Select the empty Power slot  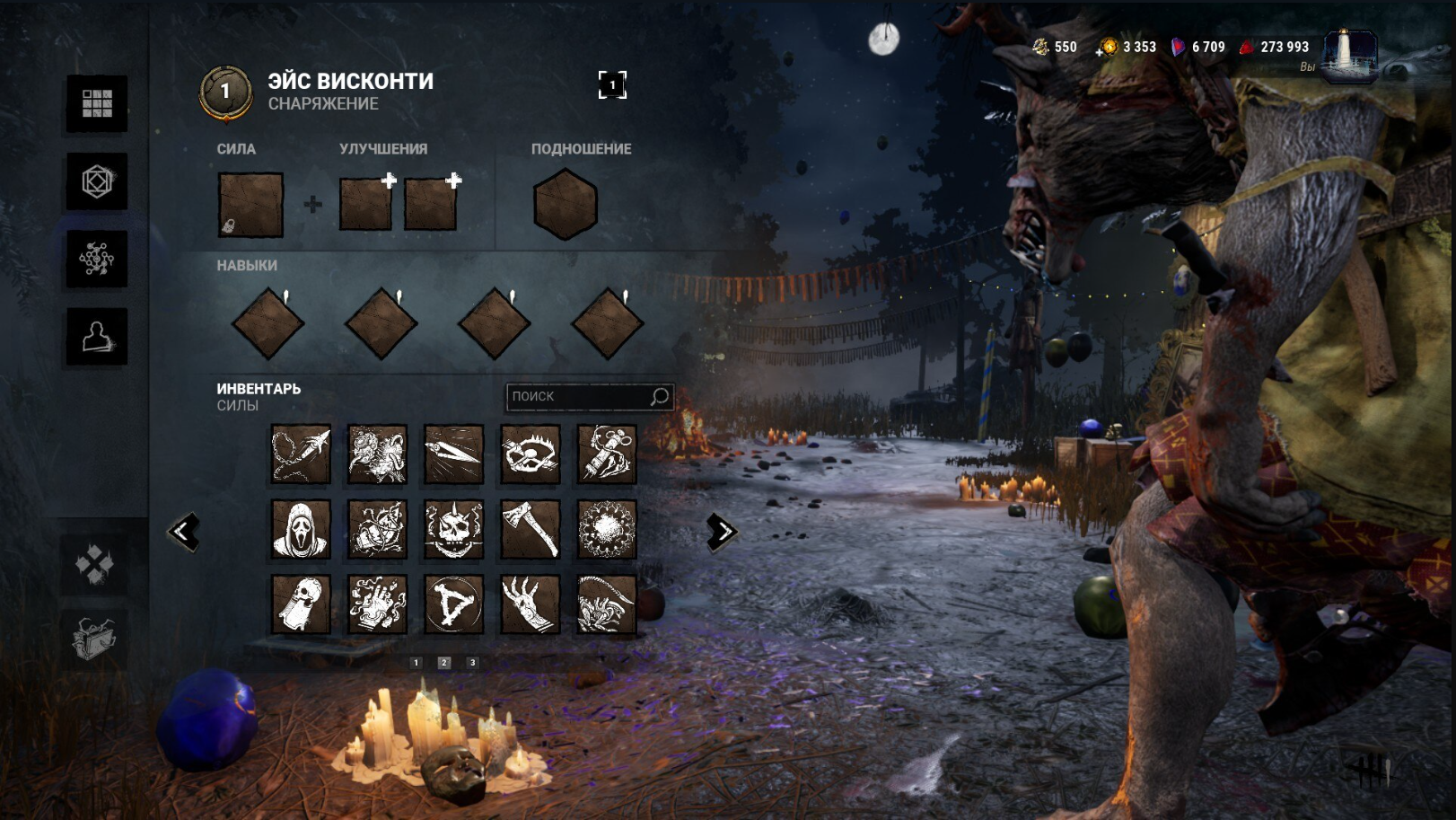(x=250, y=205)
